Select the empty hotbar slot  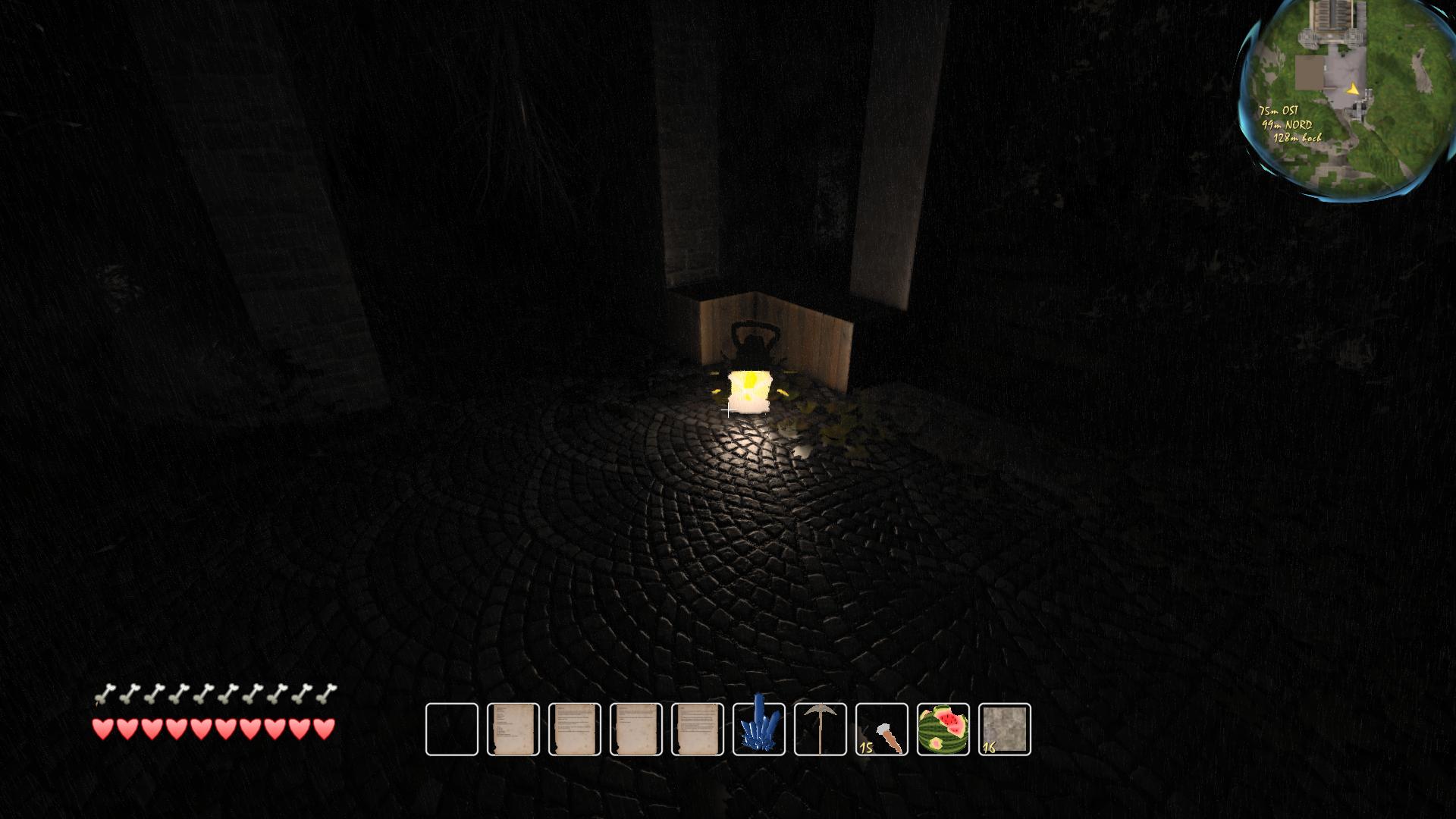point(452,730)
